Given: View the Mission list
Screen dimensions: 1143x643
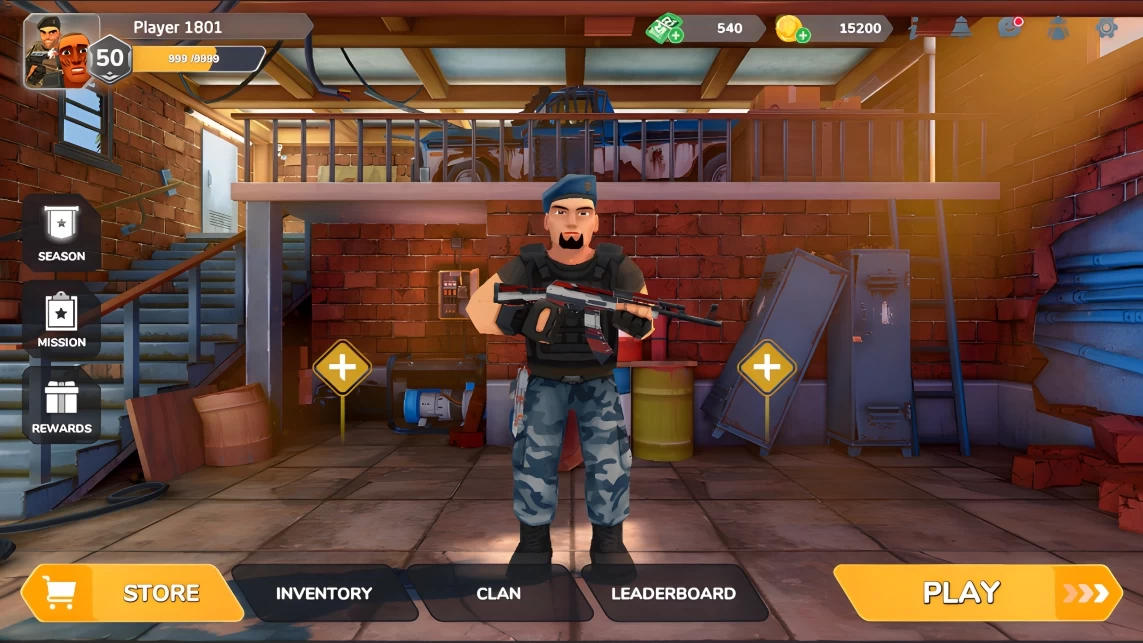Looking at the screenshot, I should pyautogui.click(x=61, y=319).
